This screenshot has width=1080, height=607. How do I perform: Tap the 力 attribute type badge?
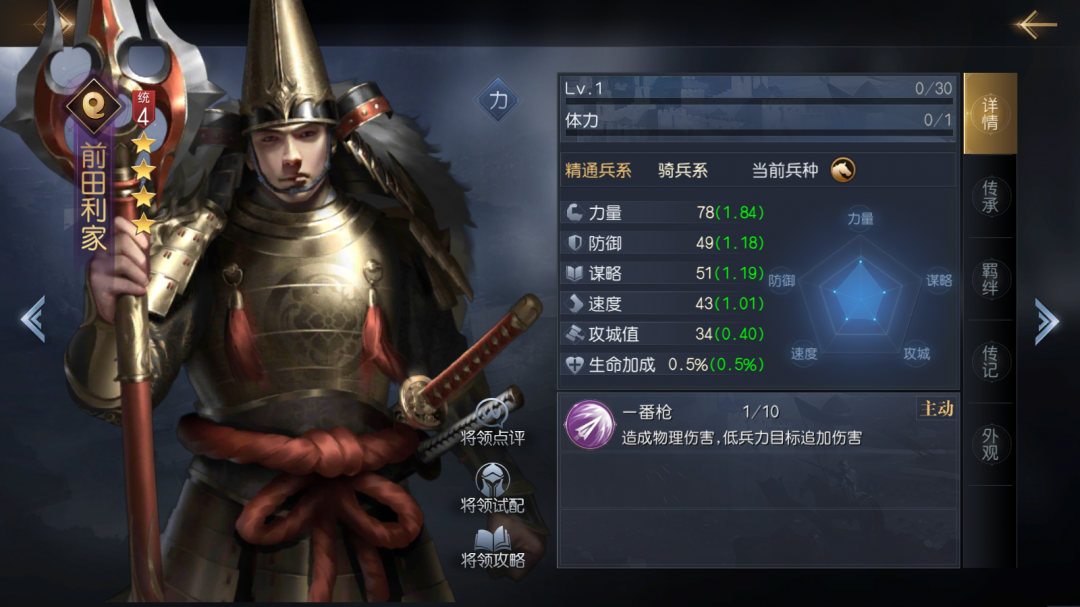tap(497, 100)
